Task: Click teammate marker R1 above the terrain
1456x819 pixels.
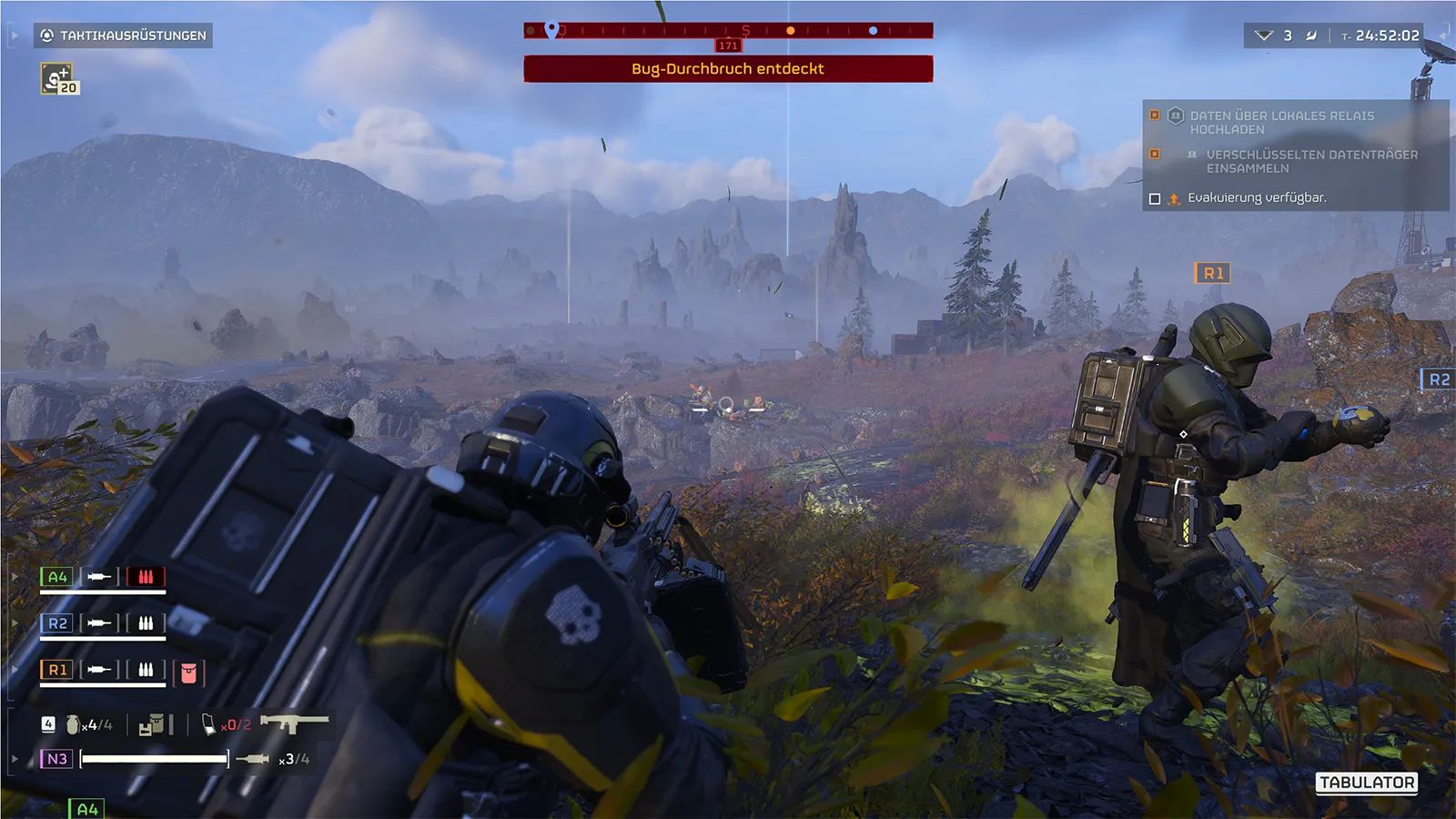Action: 1211,270
